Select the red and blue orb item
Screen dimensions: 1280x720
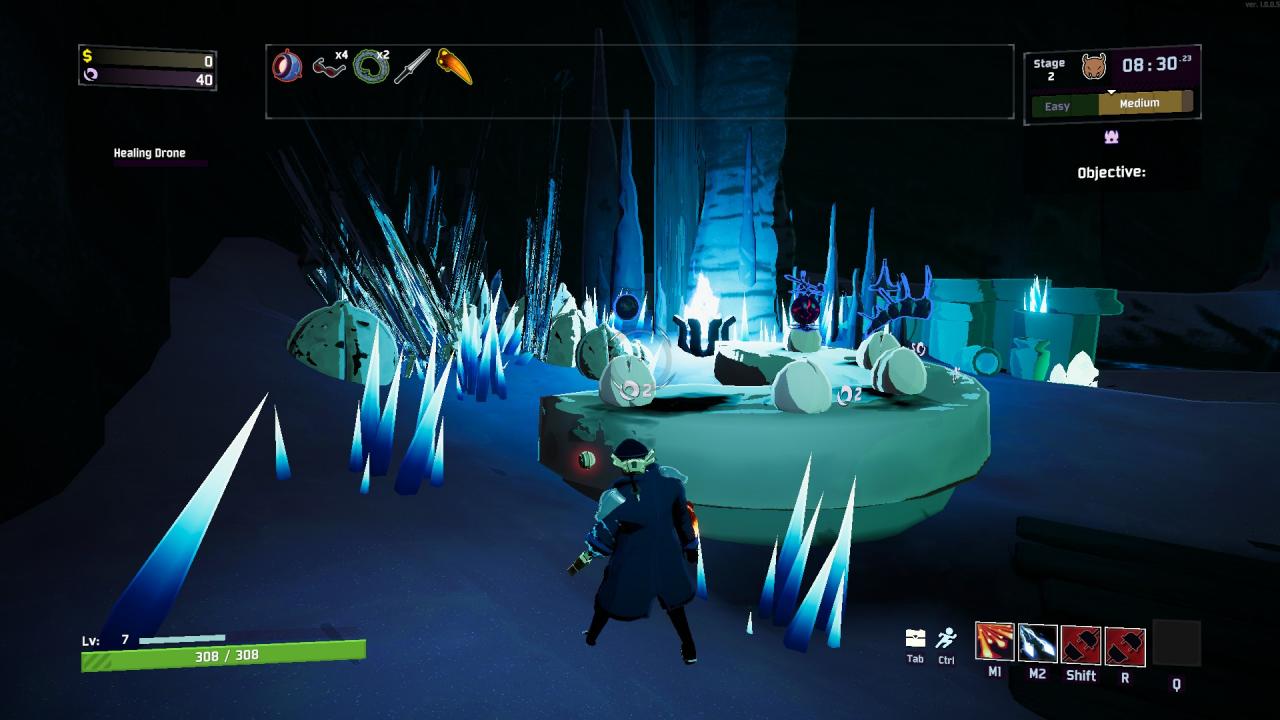287,67
